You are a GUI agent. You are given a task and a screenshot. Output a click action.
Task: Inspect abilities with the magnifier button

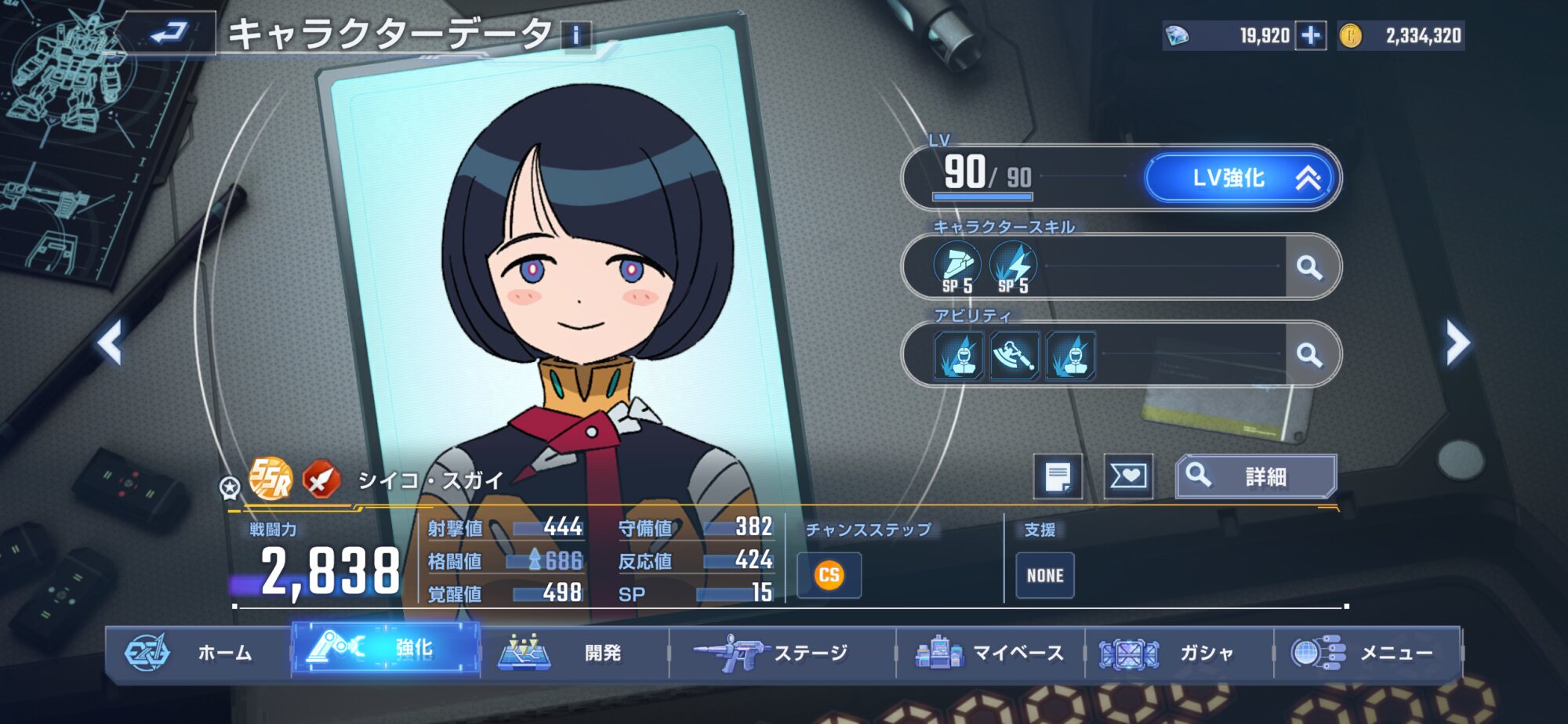click(1309, 355)
